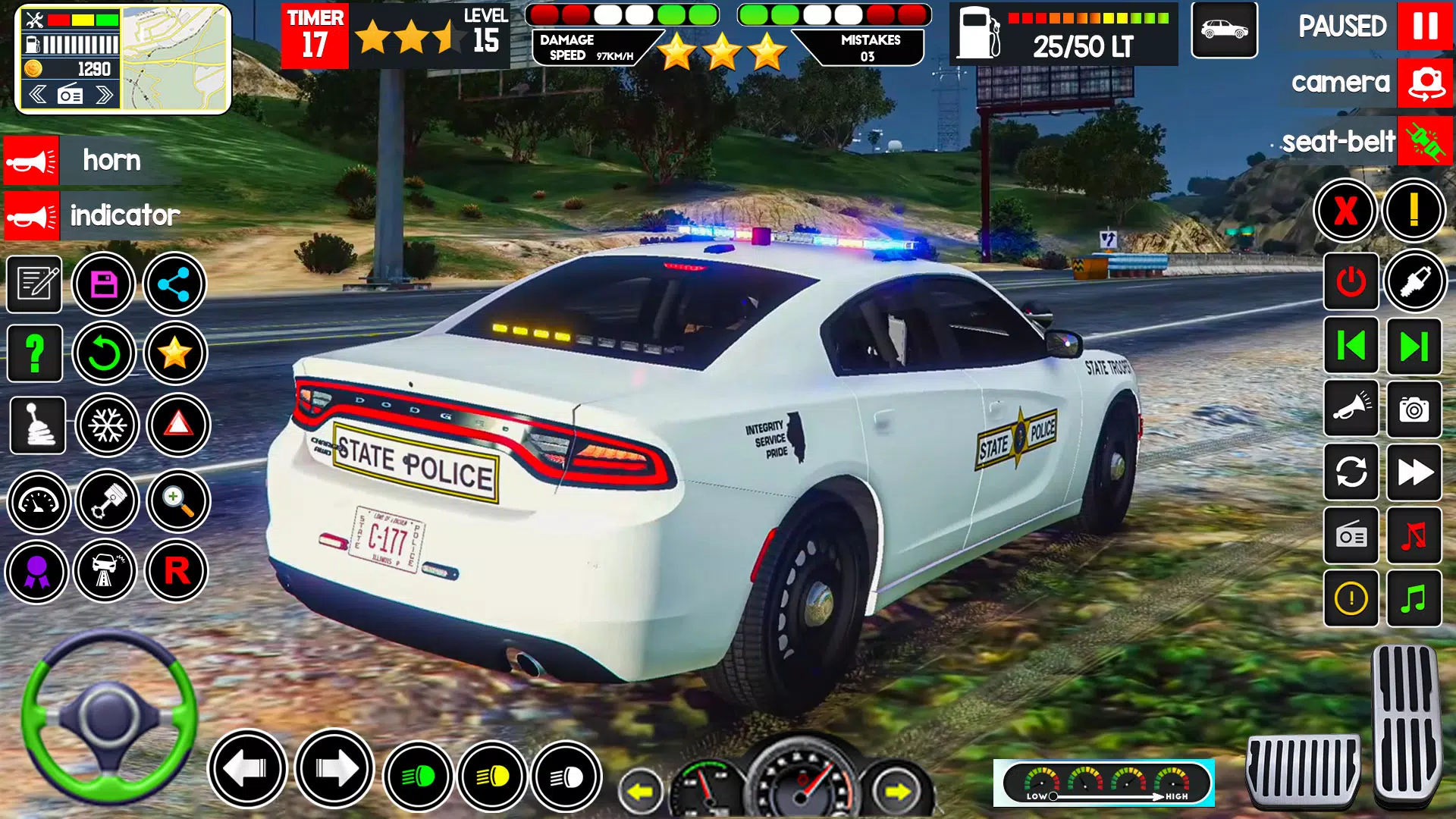Turn on the green headlight button
Screen dimensions: 1456x819
pyautogui.click(x=418, y=777)
